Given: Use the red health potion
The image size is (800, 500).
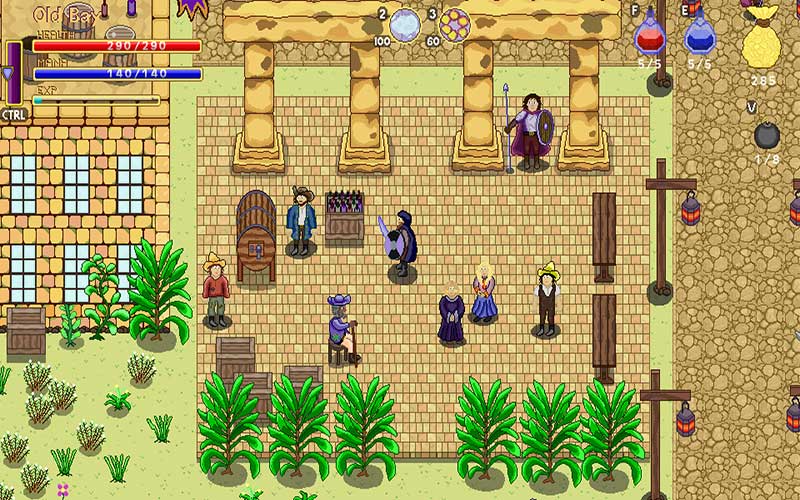Looking at the screenshot, I should click(x=650, y=33).
